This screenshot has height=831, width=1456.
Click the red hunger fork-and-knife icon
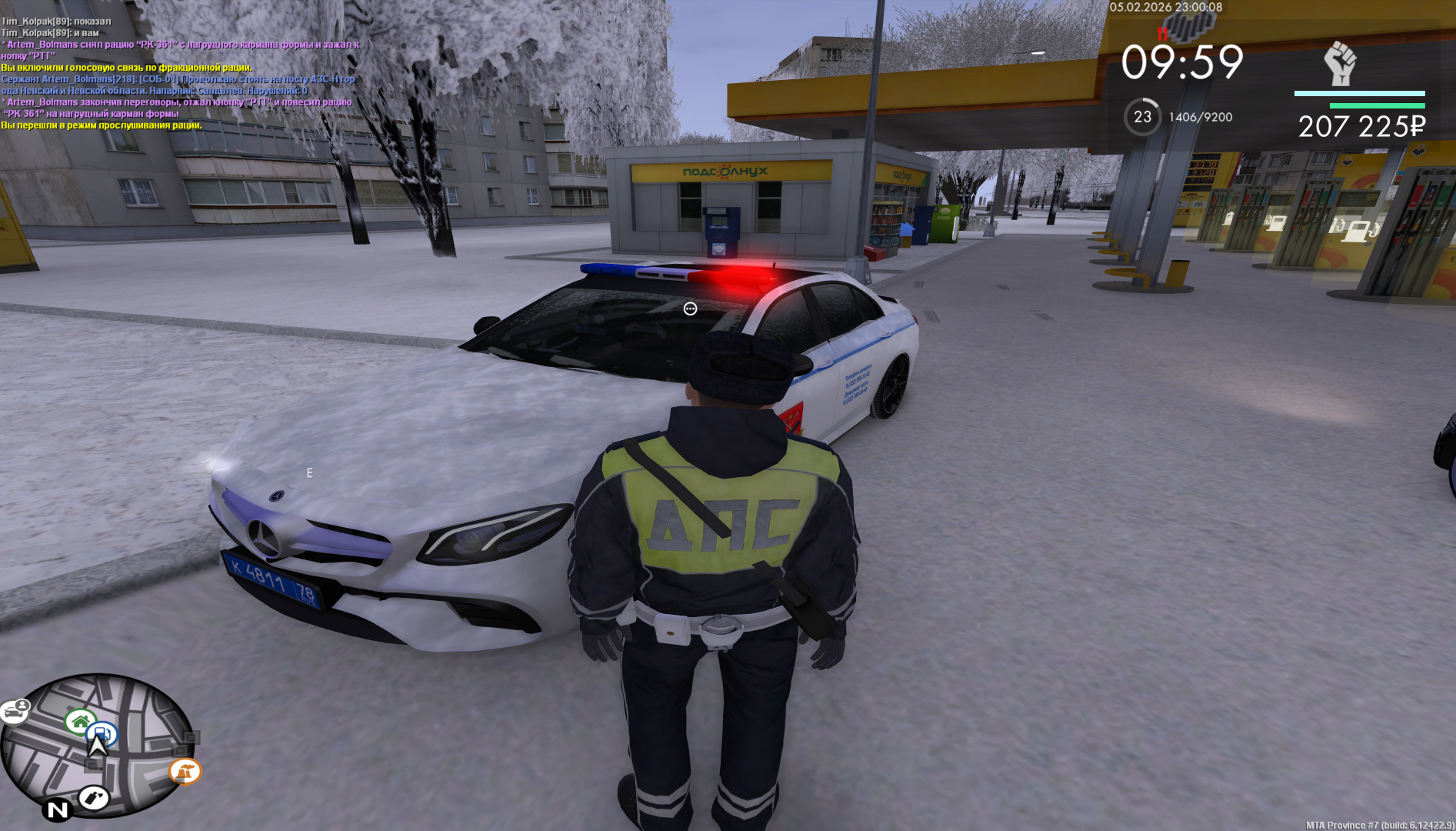tap(1162, 34)
